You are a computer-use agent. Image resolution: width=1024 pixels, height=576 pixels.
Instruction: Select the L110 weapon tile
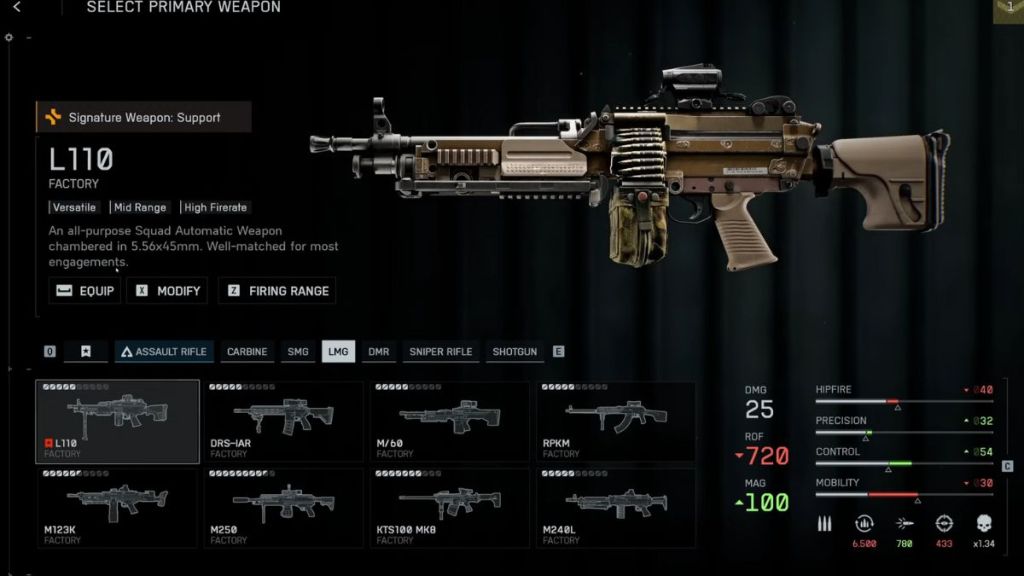click(x=118, y=421)
